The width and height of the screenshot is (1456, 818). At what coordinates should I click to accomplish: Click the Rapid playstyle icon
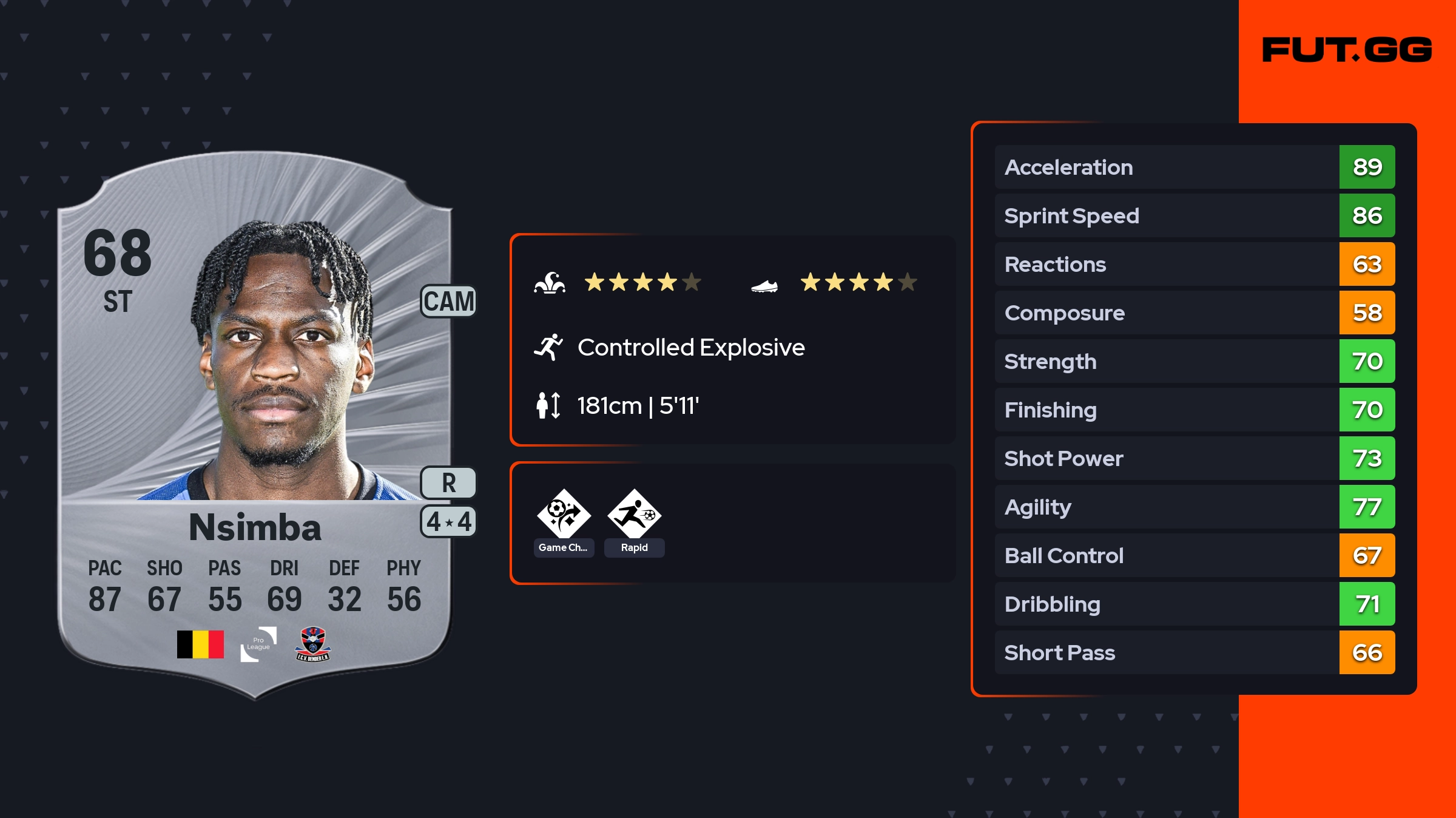[634, 514]
